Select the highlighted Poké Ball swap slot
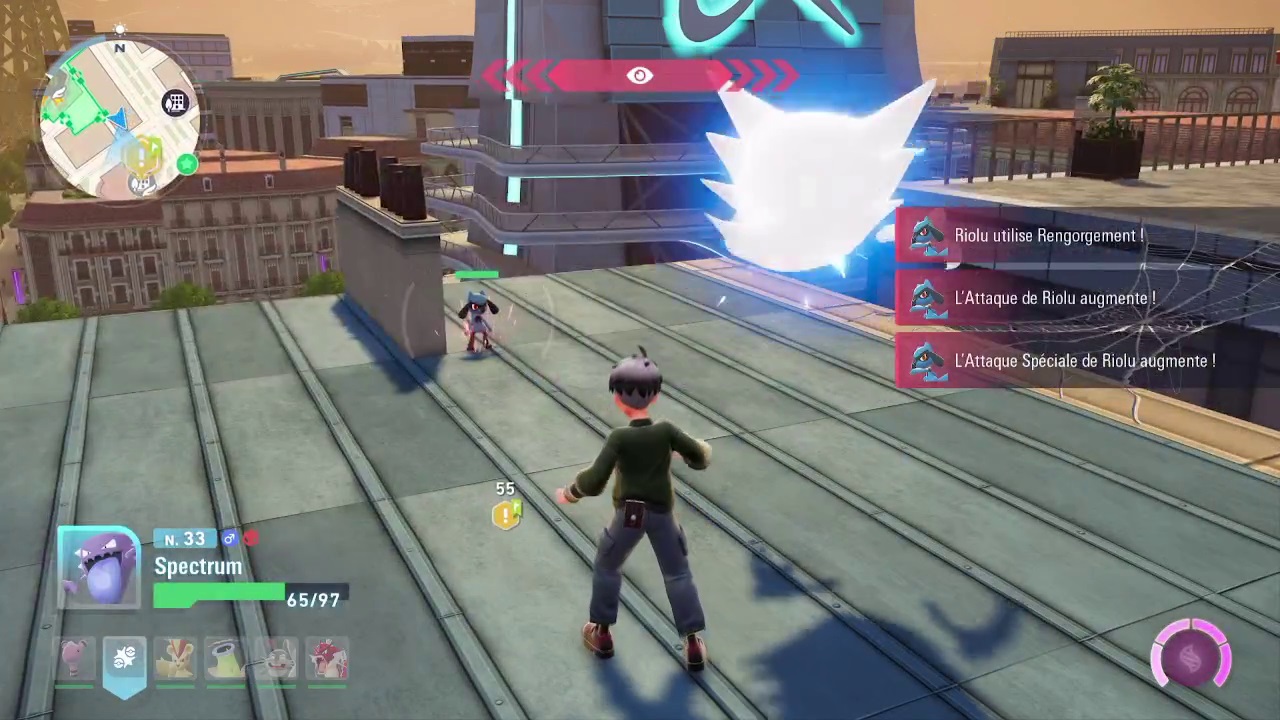The image size is (1280, 720). [124, 660]
